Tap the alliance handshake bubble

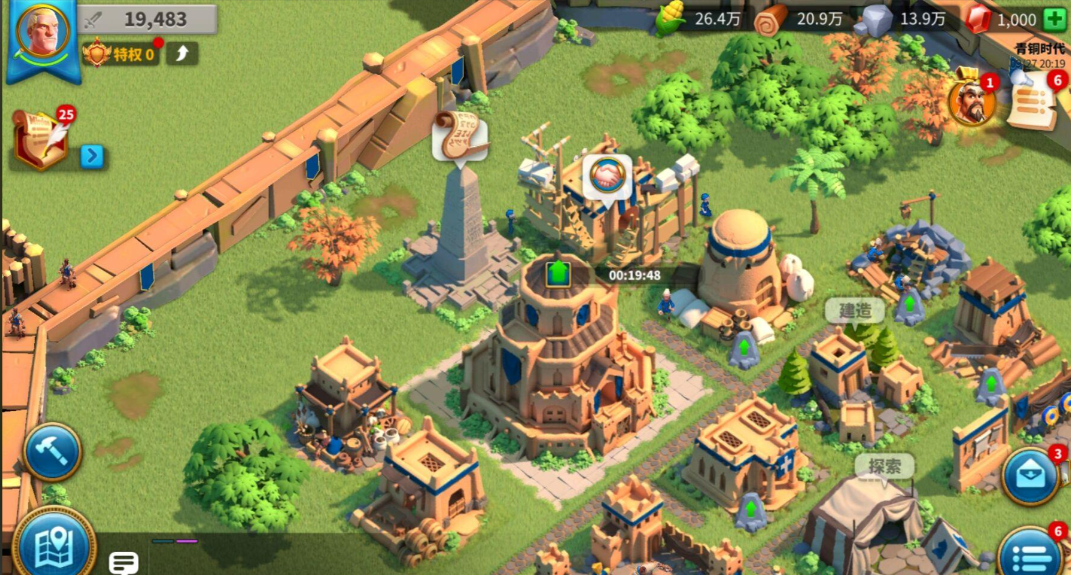[607, 177]
